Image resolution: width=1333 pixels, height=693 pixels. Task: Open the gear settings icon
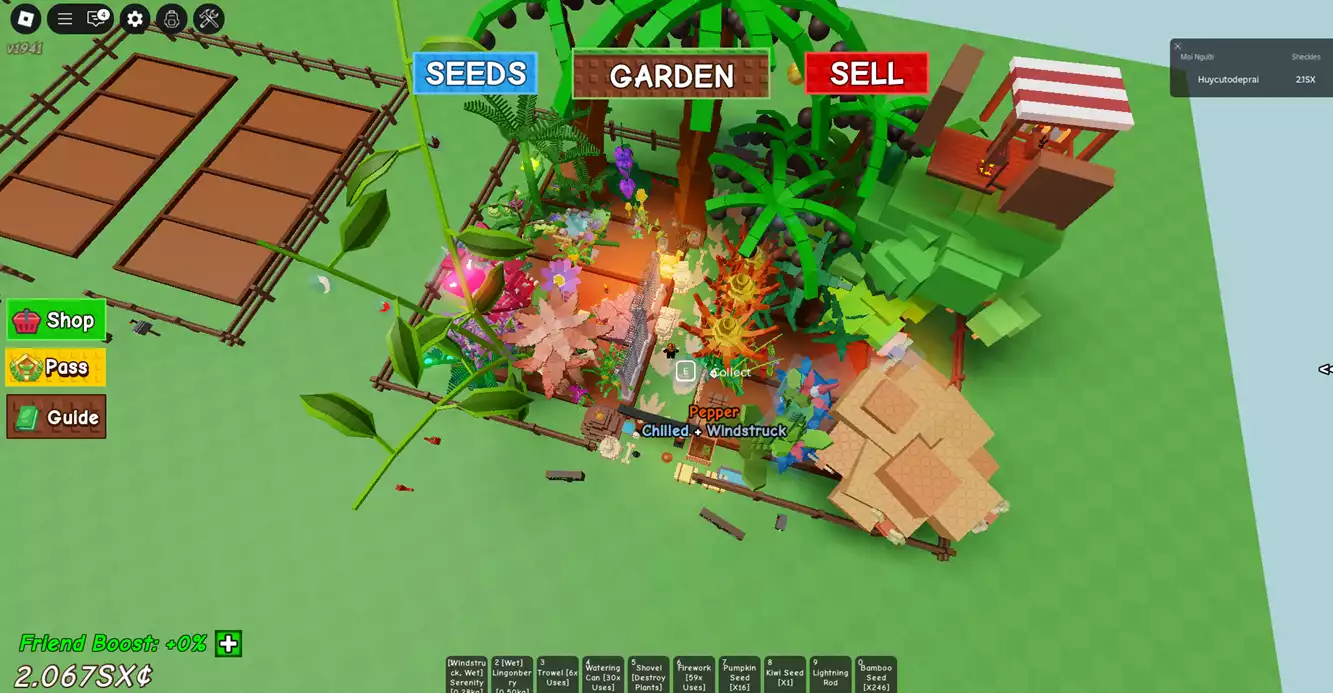pos(135,18)
